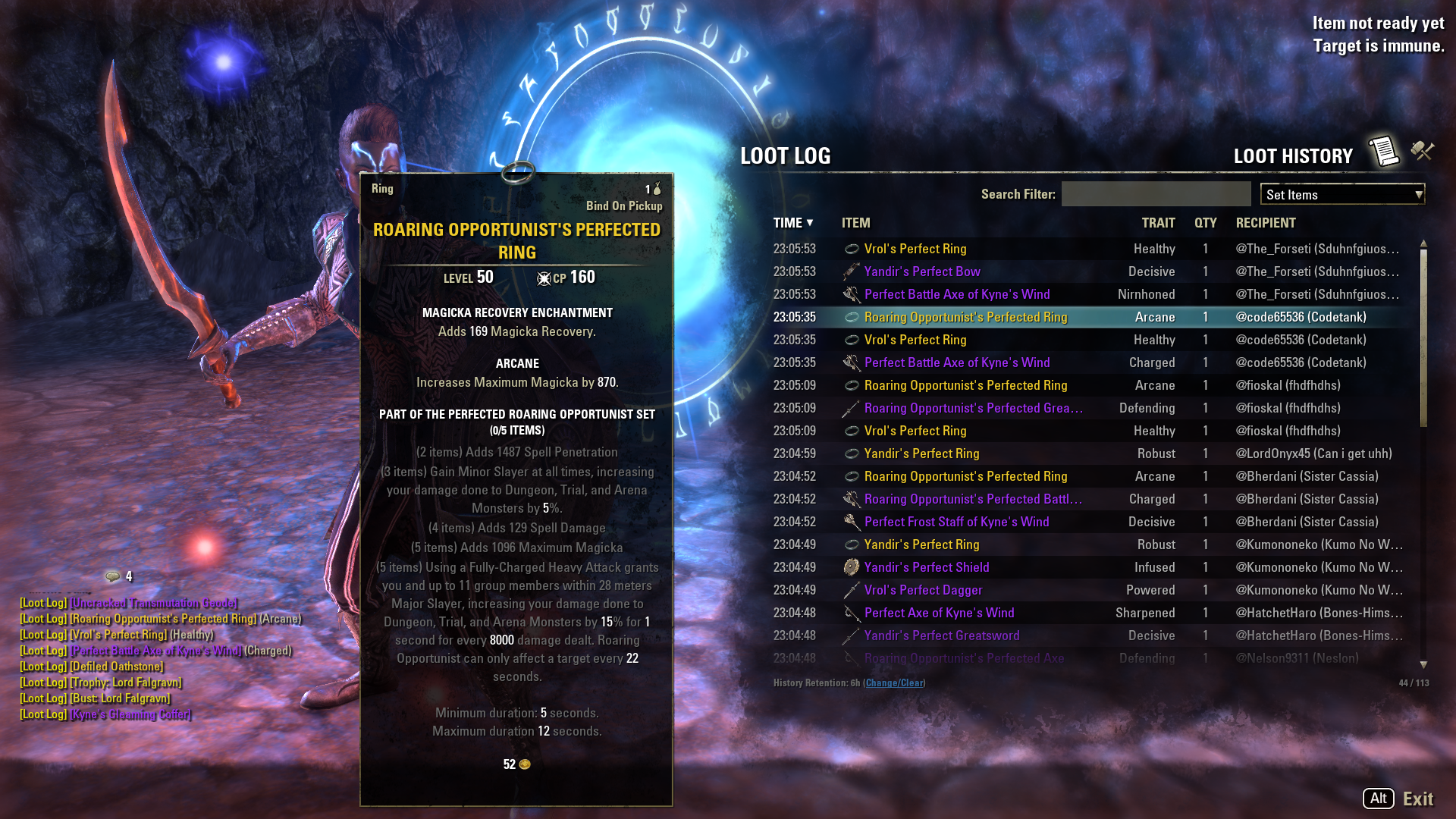1456x819 pixels.
Task: Click the Search Filter text field
Action: [1156, 194]
